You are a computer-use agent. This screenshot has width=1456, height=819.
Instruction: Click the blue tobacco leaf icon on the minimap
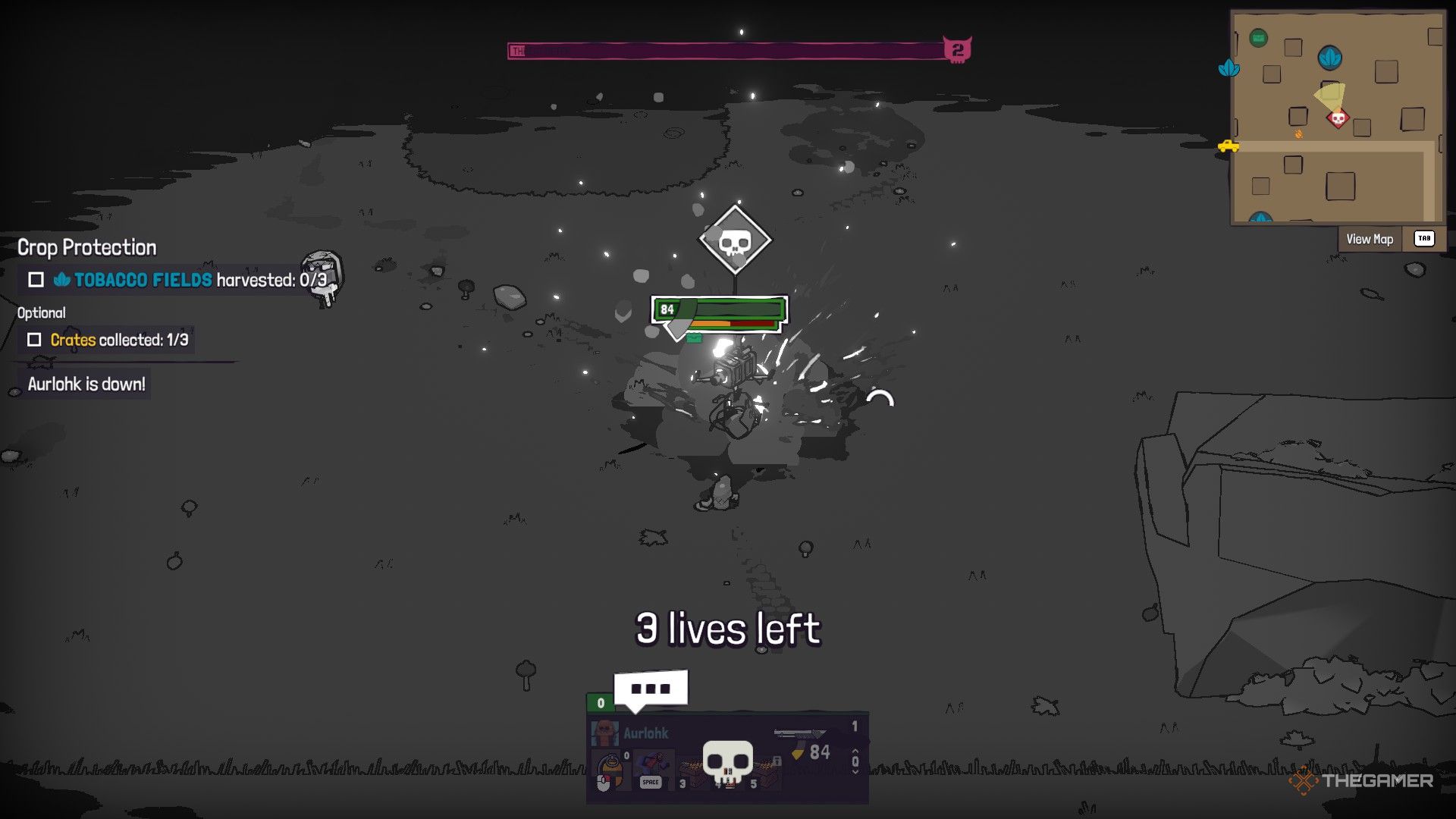tap(1330, 58)
